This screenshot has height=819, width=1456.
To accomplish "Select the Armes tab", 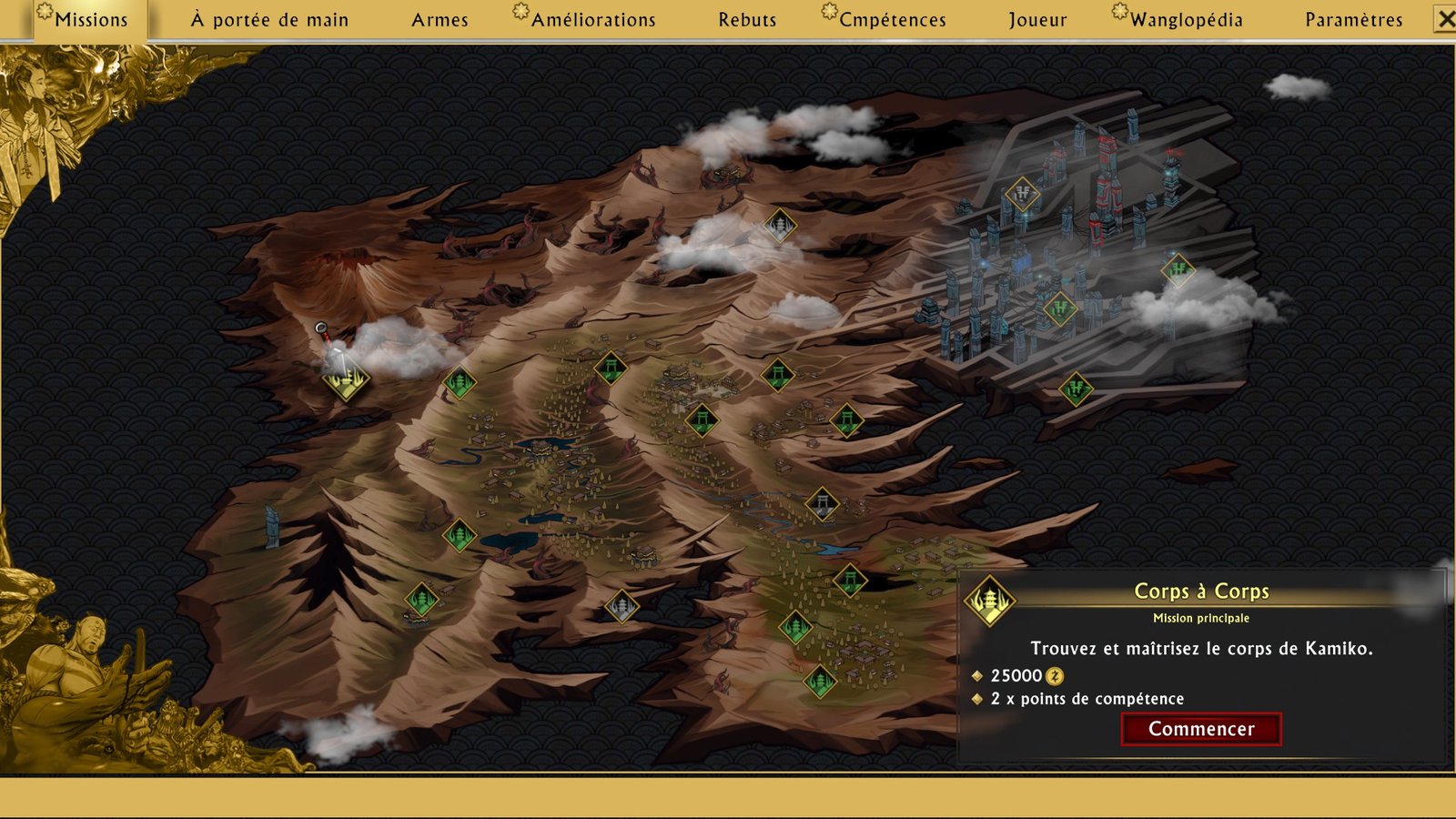I will [x=440, y=20].
